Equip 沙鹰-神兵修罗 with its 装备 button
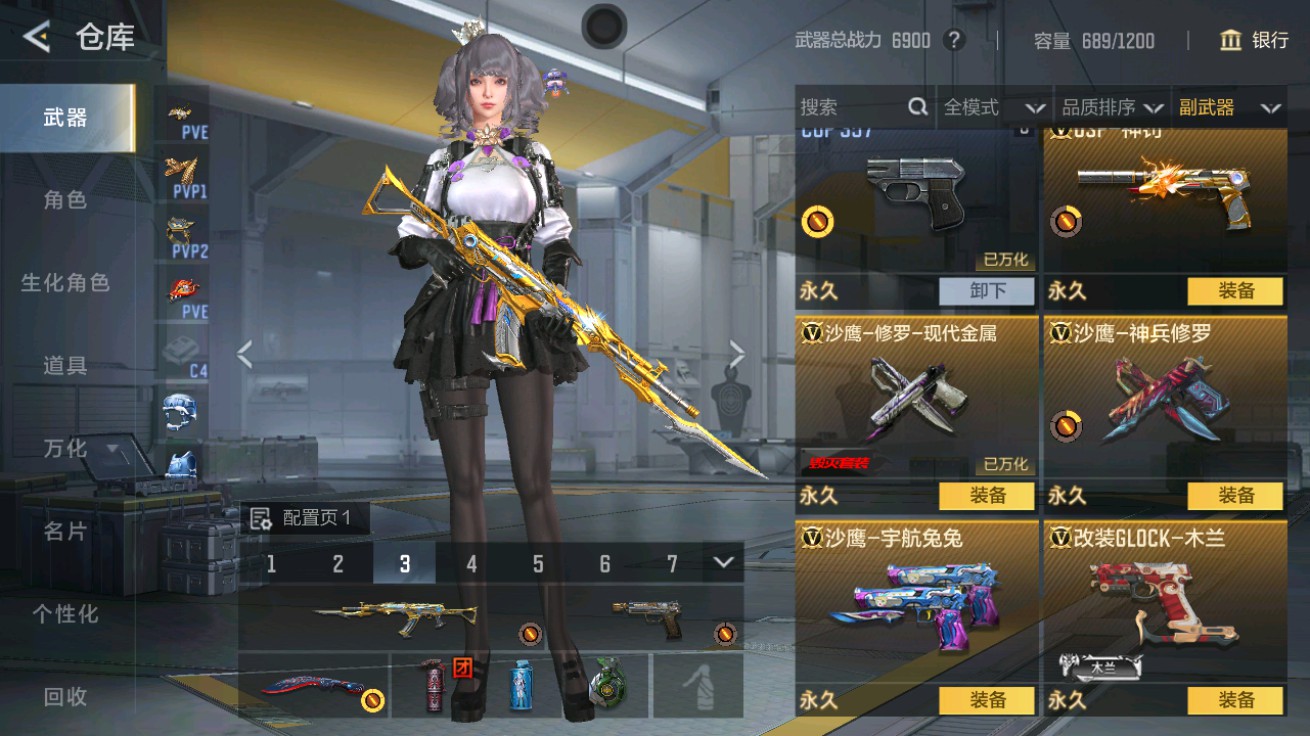This screenshot has height=736, width=1310. pyautogui.click(x=1237, y=495)
